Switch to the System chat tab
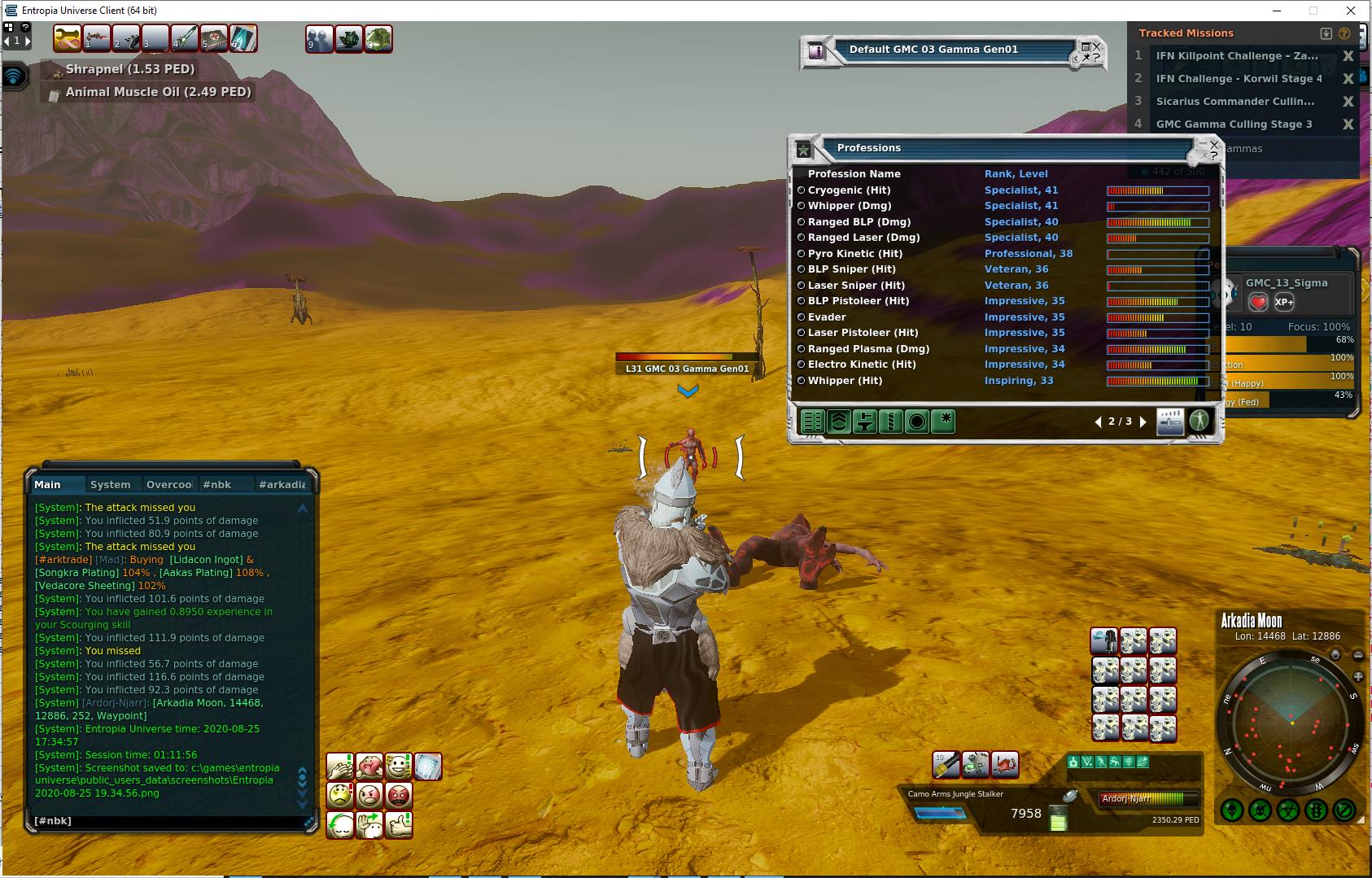The image size is (1372, 878). pos(110,484)
